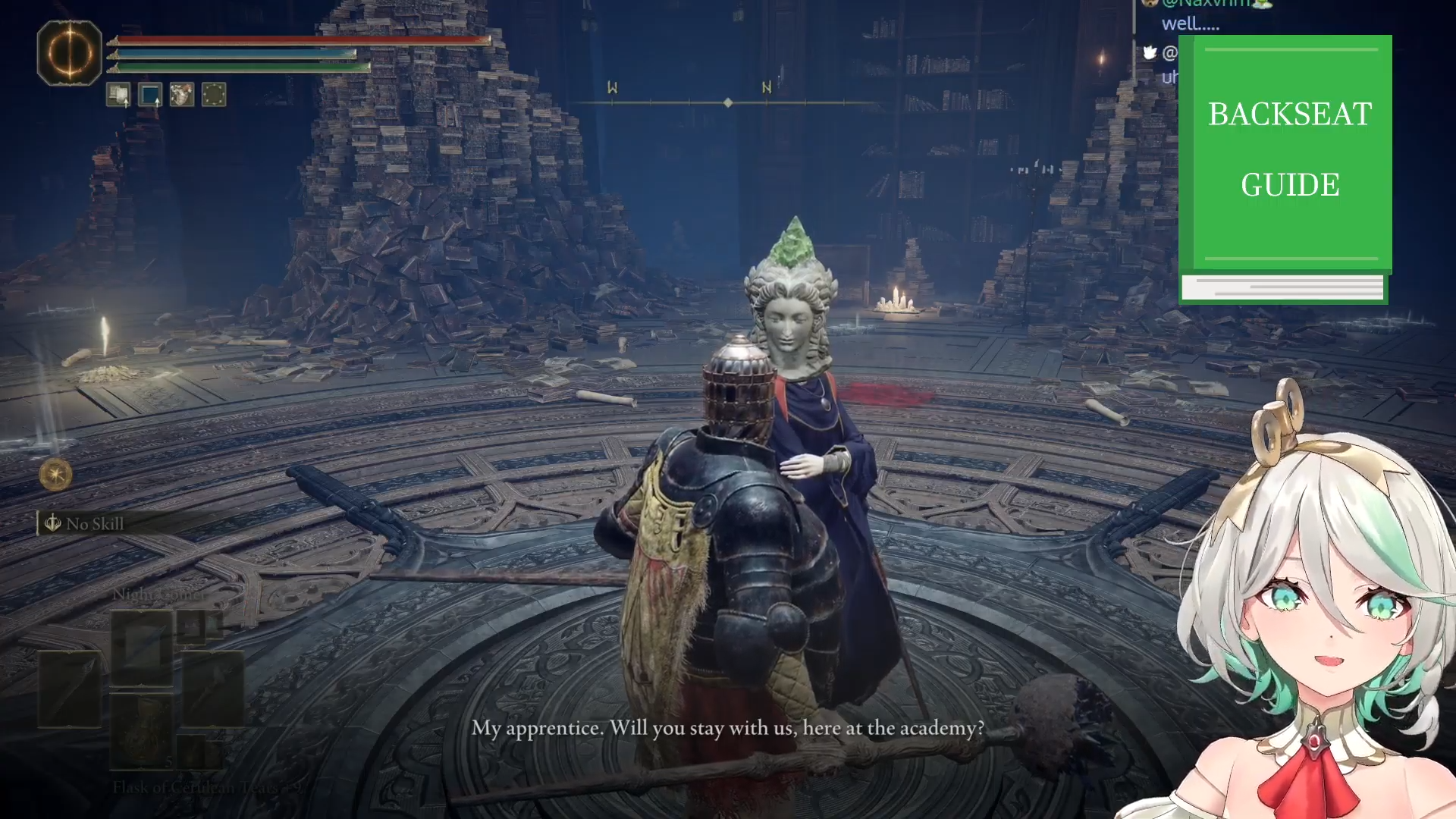
Task: Click the compass bar at the top
Action: click(727, 102)
